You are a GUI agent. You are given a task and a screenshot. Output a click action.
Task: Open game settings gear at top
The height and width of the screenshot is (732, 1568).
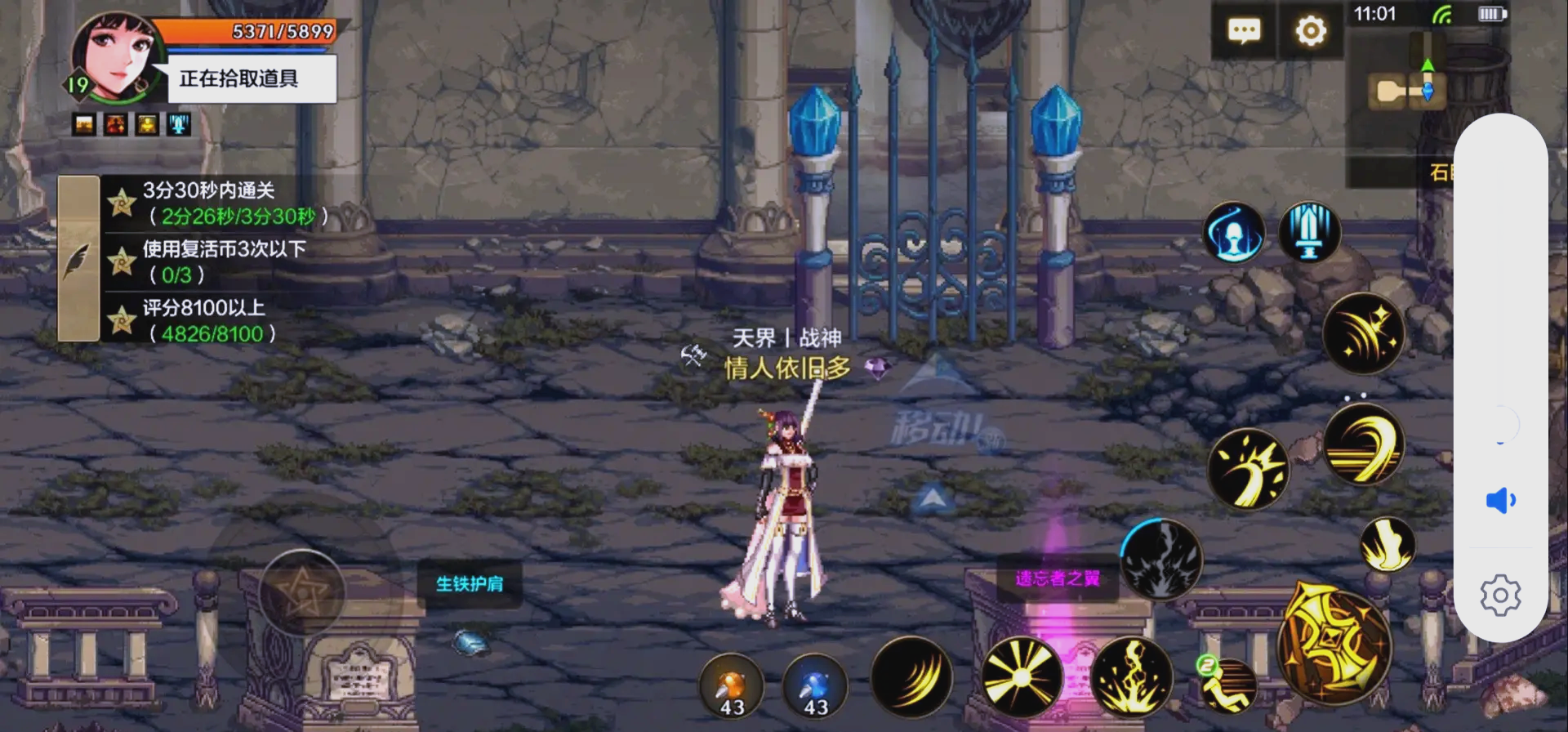(x=1311, y=32)
